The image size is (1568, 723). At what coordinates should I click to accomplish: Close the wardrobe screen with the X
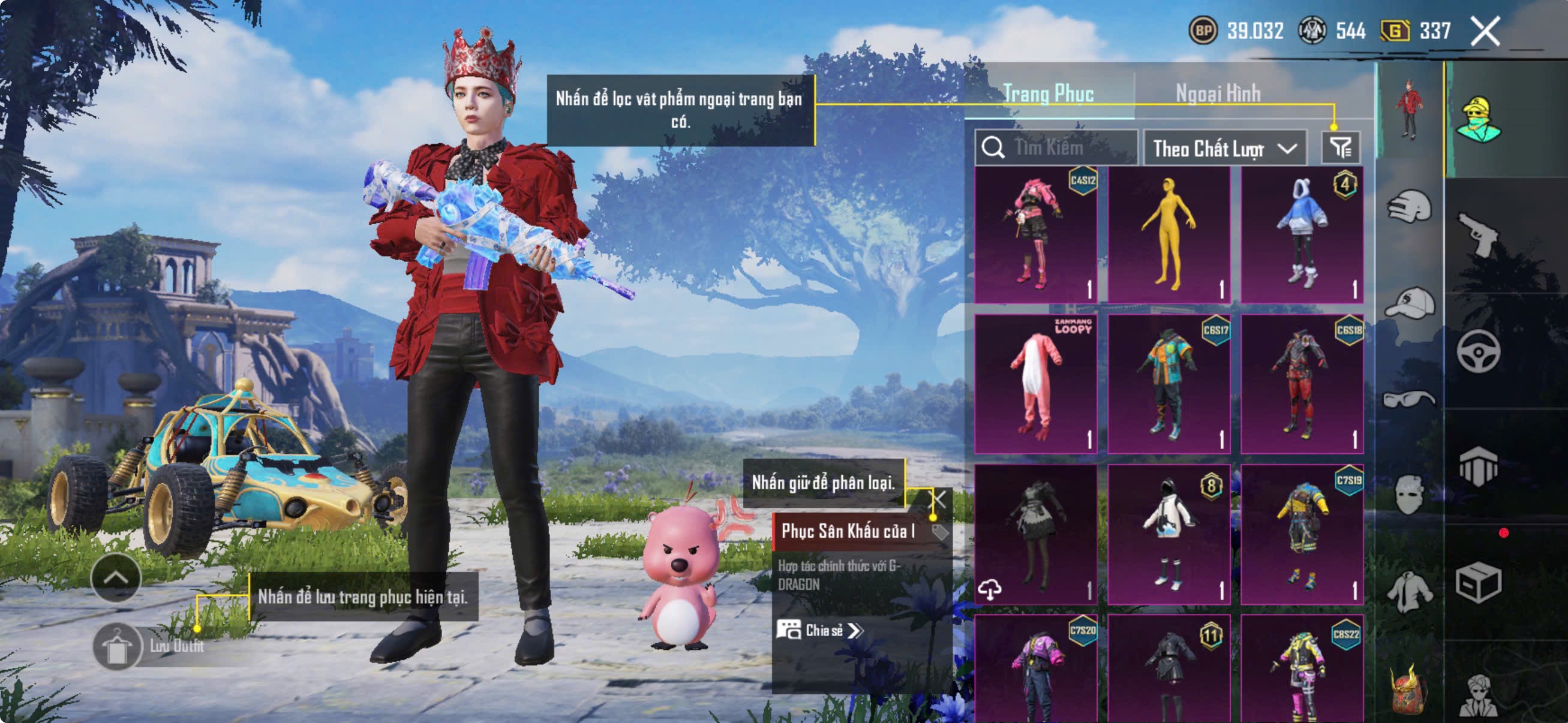click(x=1485, y=31)
